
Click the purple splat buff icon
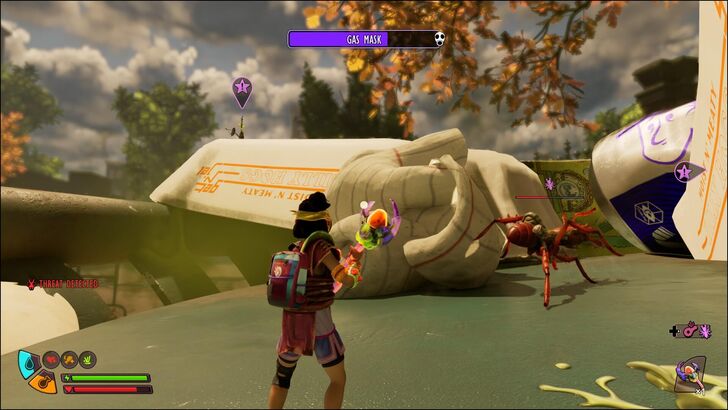pos(706,331)
